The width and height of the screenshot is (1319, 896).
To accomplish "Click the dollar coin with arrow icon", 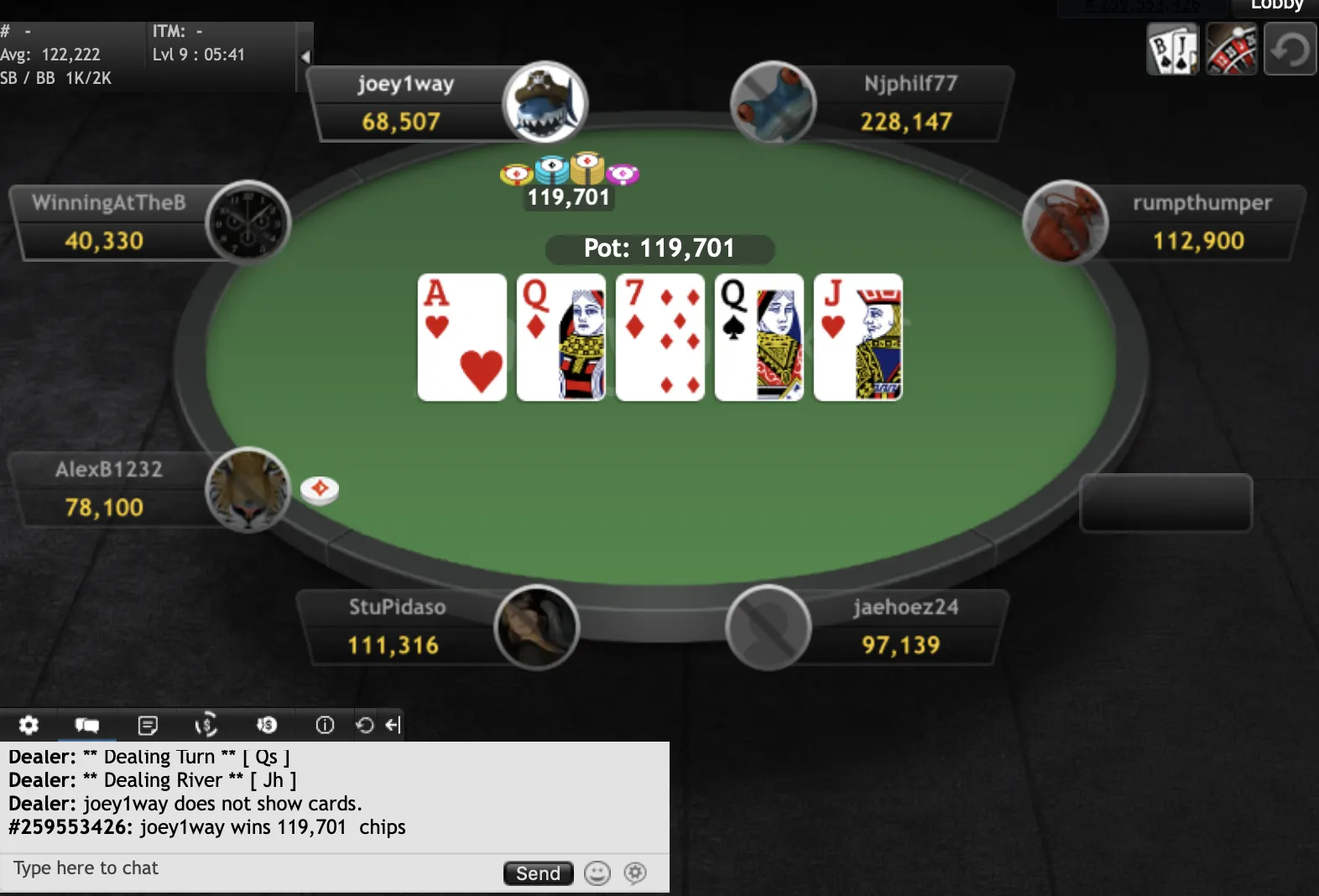I will click(266, 725).
